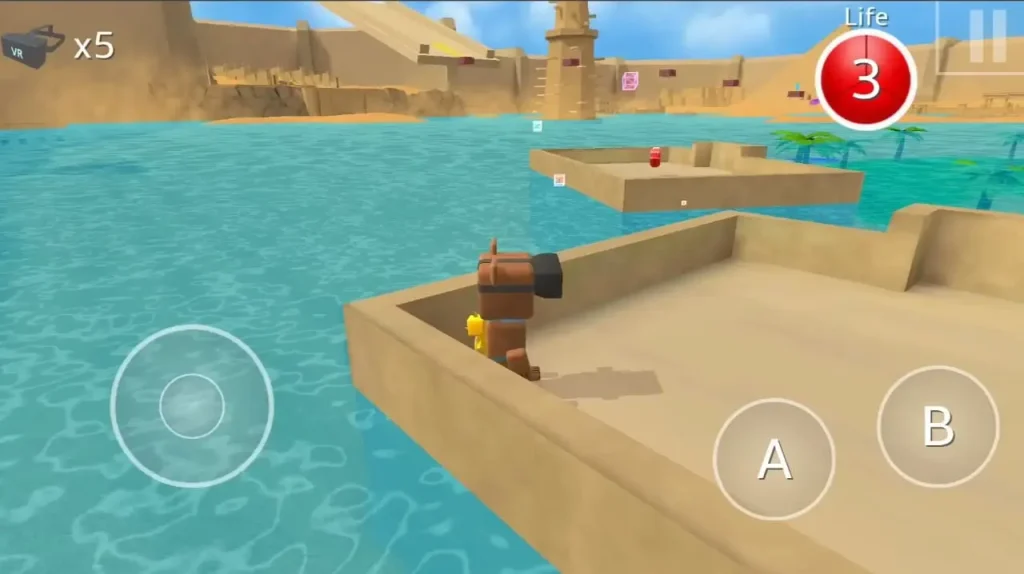Pause the game with the pause icon
1024x574 pixels.
[x=987, y=37]
